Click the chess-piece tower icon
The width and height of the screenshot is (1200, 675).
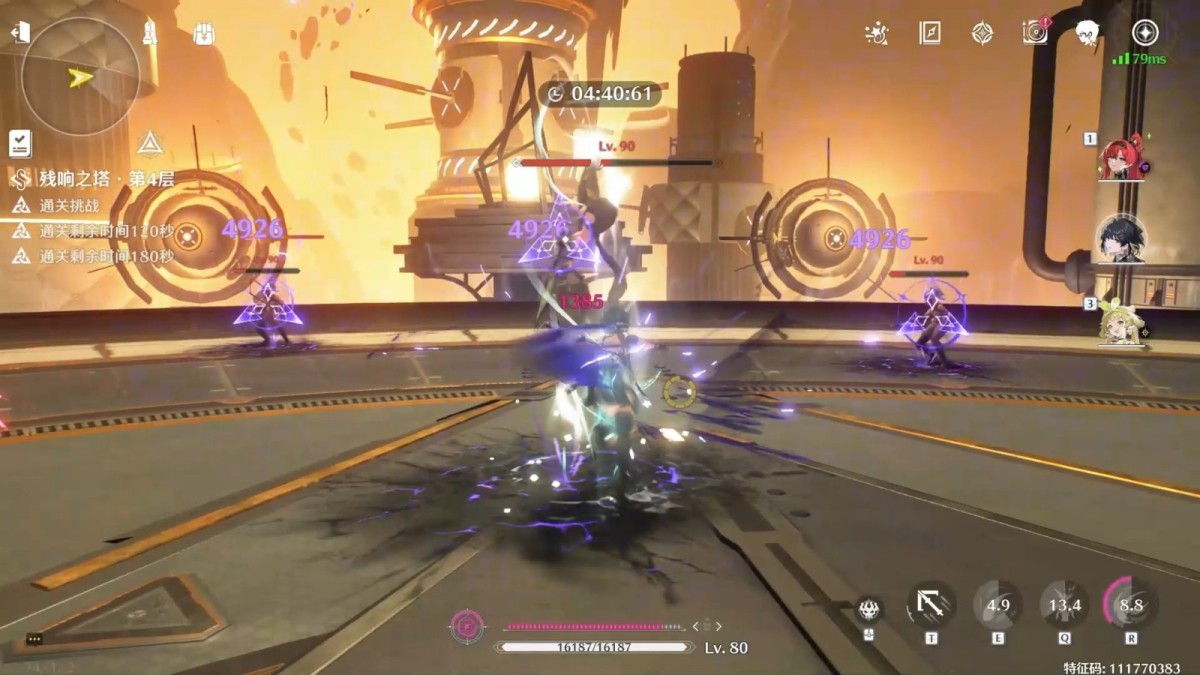click(x=150, y=33)
